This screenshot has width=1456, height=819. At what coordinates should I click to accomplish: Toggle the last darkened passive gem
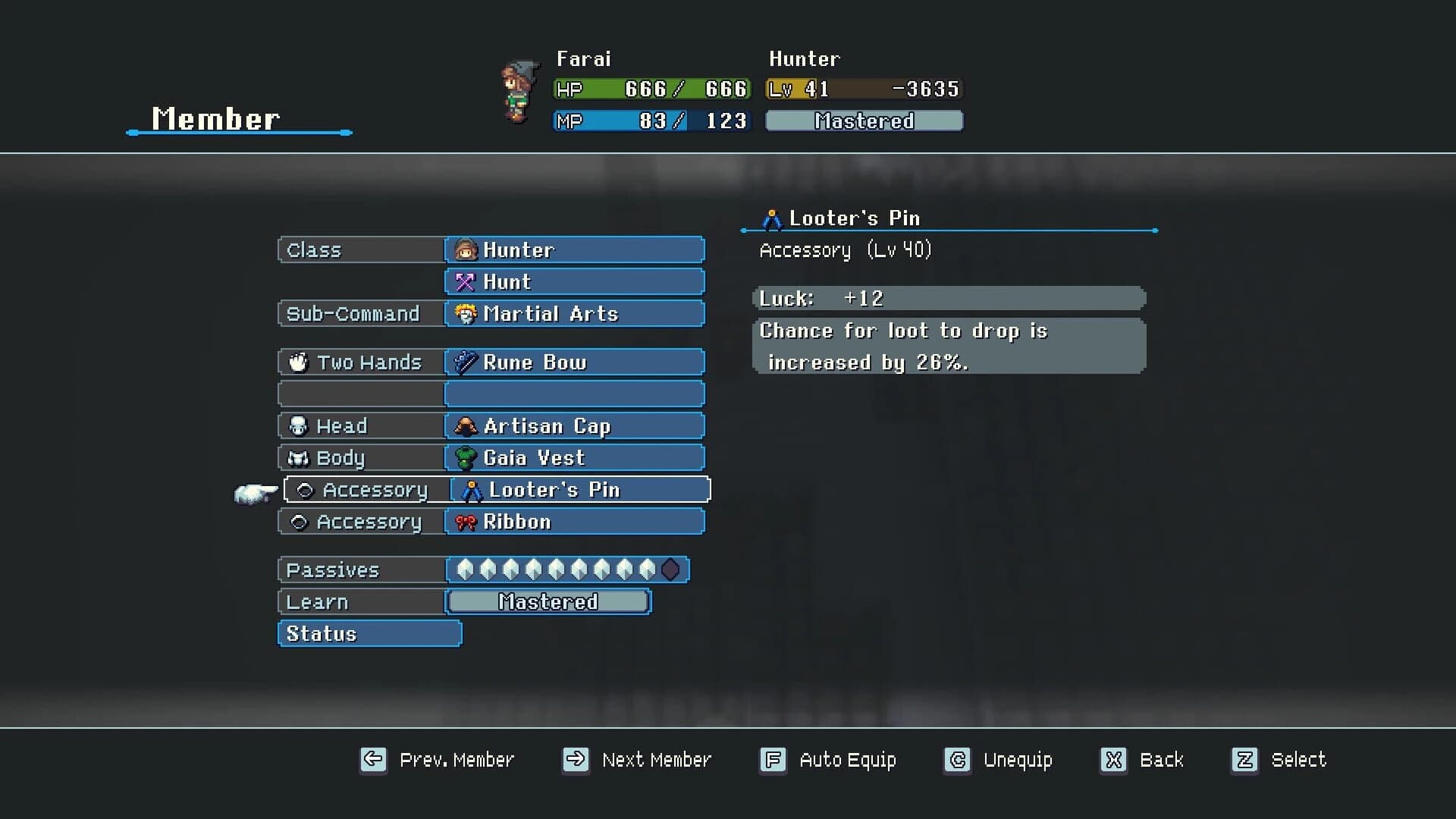(x=670, y=570)
